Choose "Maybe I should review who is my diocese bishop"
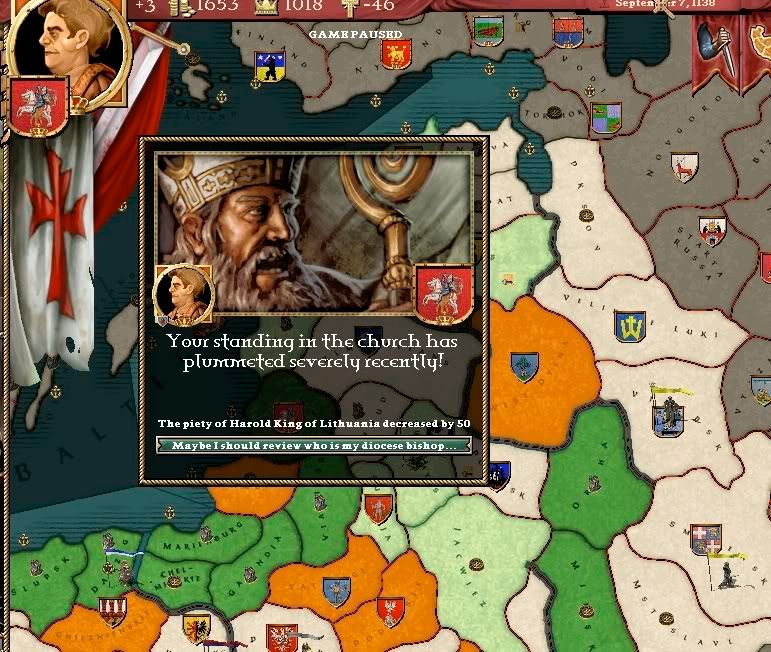The width and height of the screenshot is (771, 652). tap(314, 445)
